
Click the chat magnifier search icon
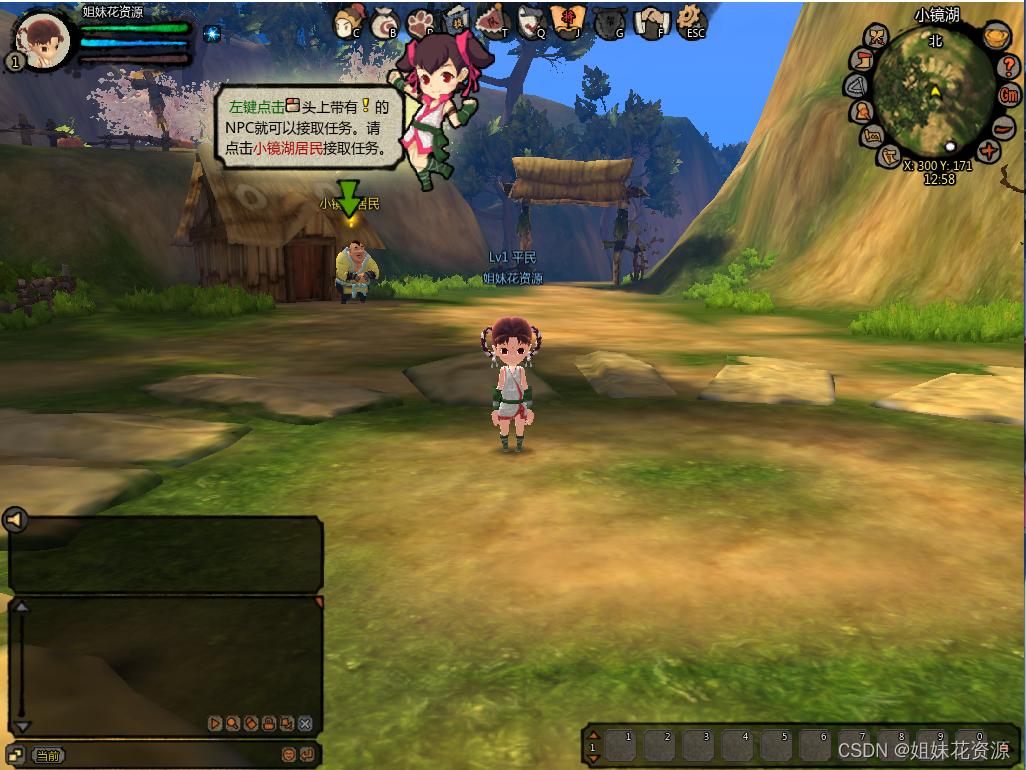pyautogui.click(x=232, y=723)
